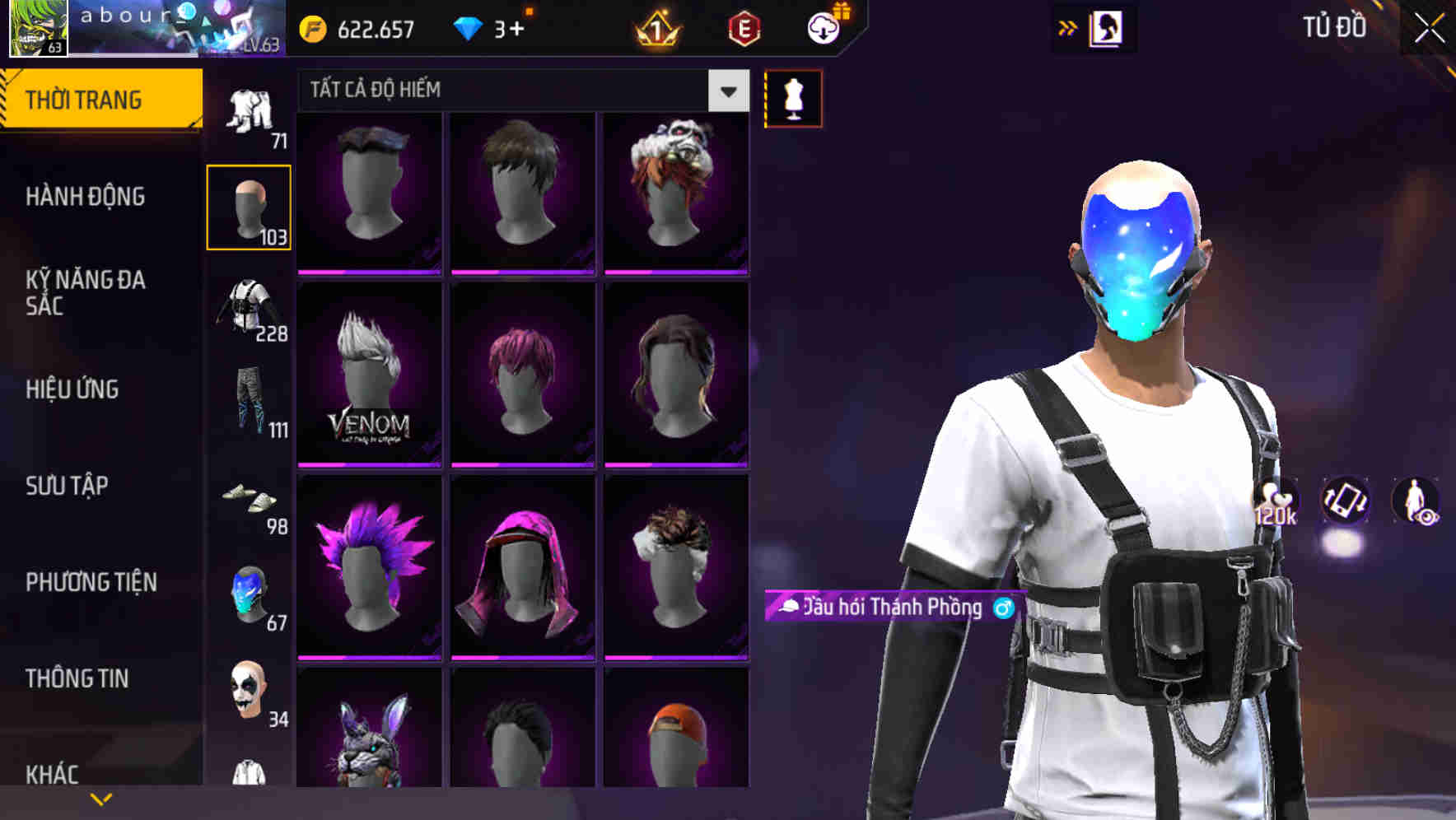Tap the 120k likes heart icon
The image size is (1456, 820).
[x=1276, y=502]
